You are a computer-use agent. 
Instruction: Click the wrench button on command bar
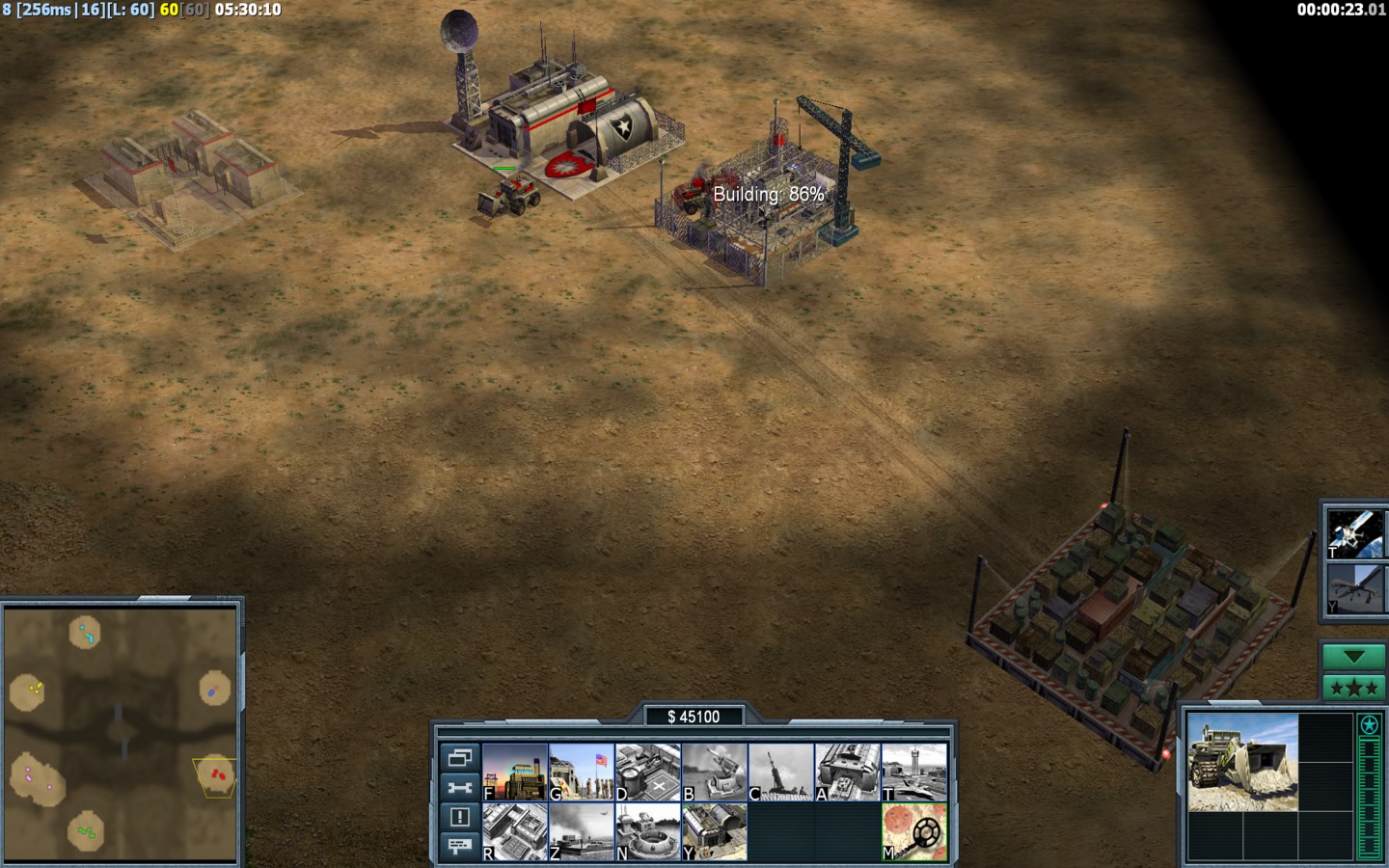(459, 787)
